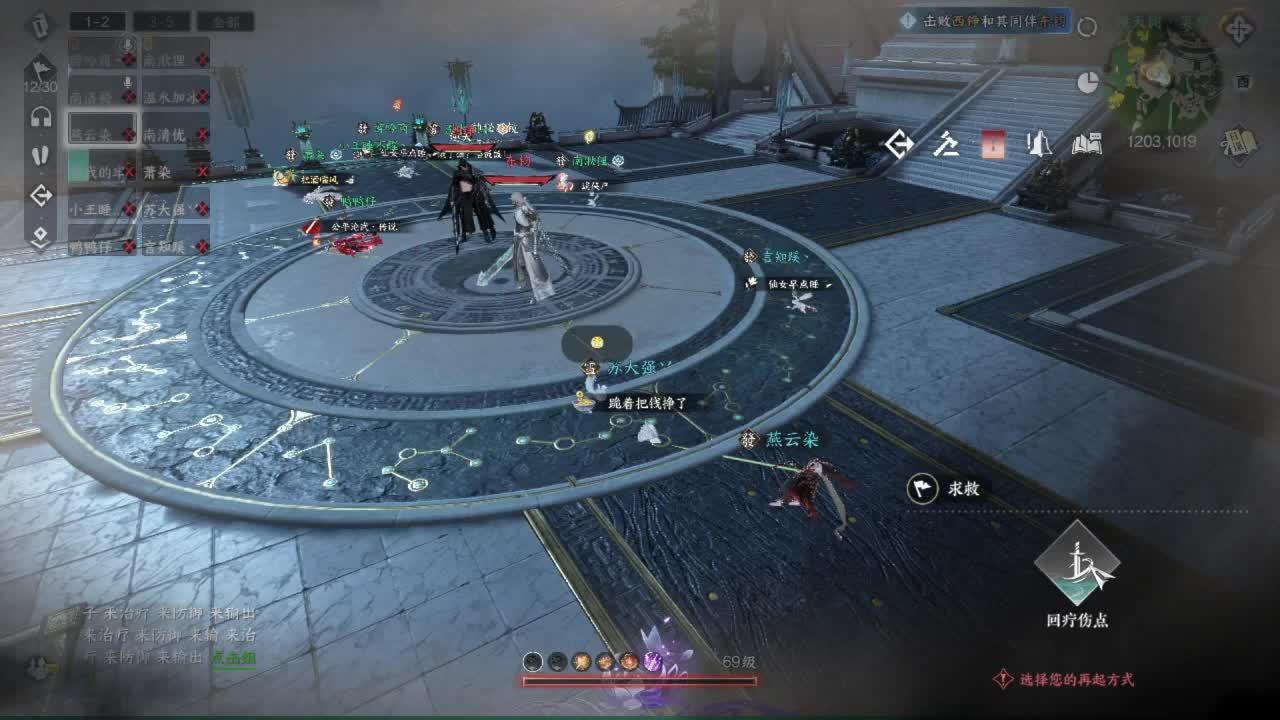The height and width of the screenshot is (720, 1280).
Task: Switch to the 3-5 team group tab
Action: coord(161,21)
